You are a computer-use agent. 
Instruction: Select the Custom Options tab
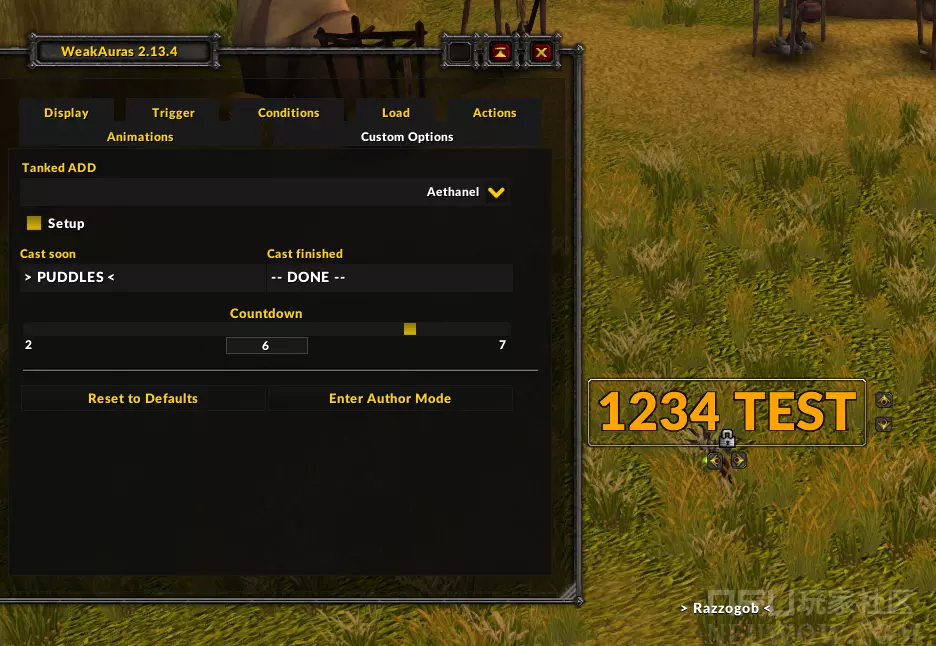pos(407,137)
